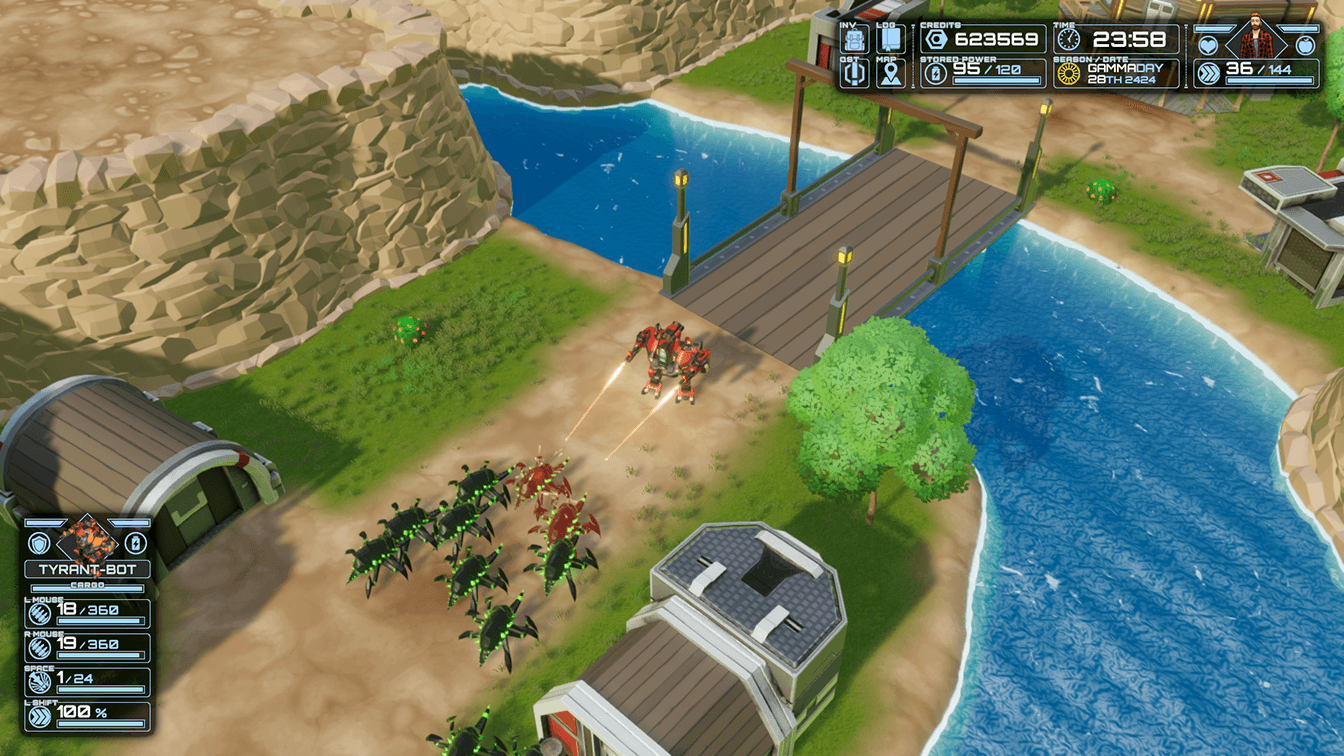Click the heart health icon

tap(1208, 44)
